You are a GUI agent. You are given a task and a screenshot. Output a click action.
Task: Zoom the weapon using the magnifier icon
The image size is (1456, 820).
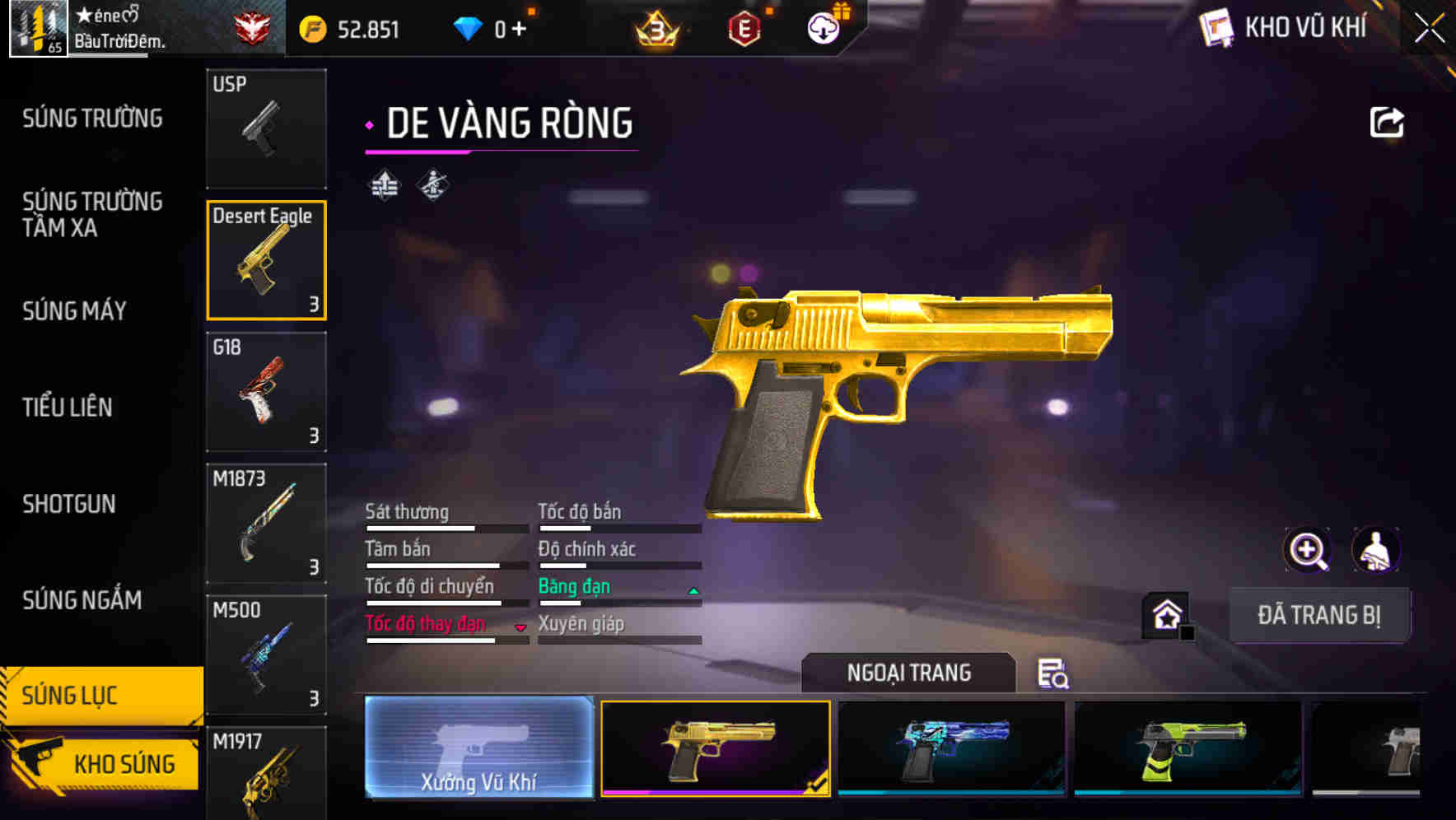click(1308, 550)
